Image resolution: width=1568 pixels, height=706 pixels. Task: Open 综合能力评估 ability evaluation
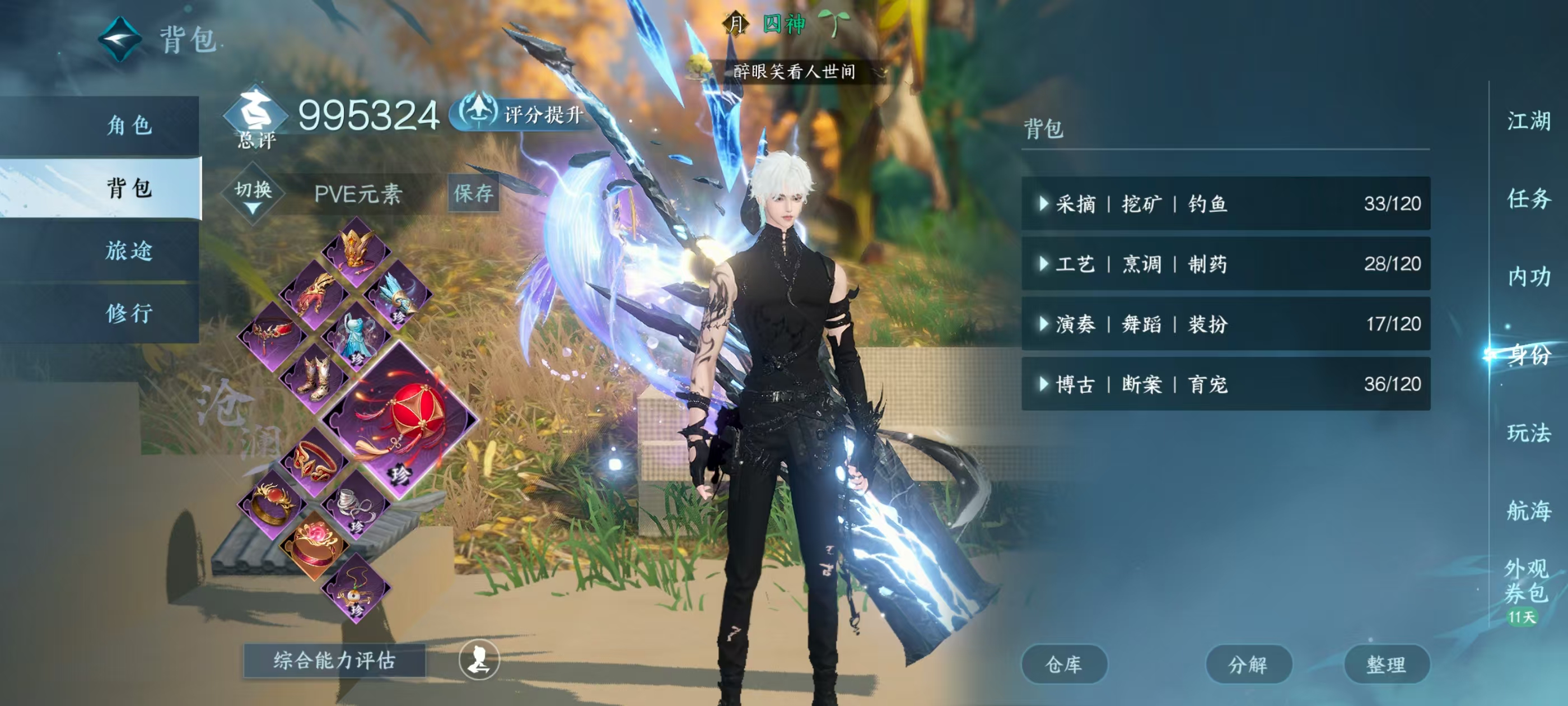pos(334,660)
